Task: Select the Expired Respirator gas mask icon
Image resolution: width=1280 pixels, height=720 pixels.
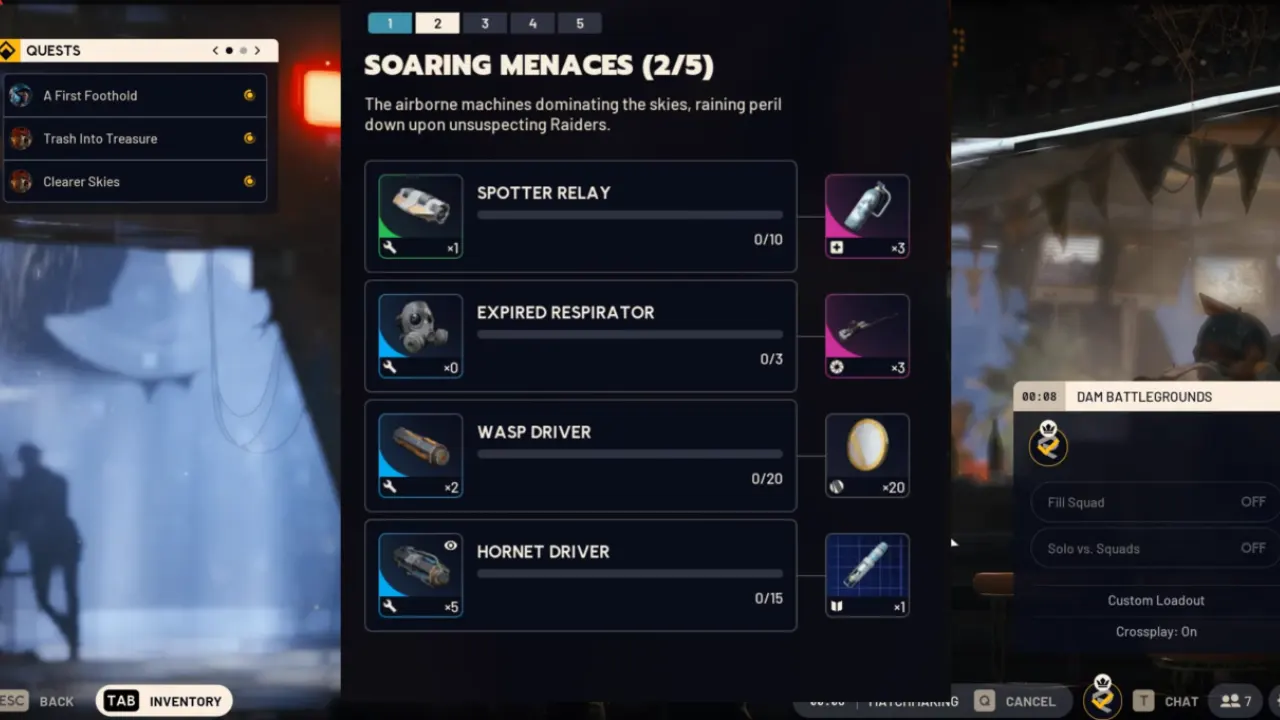Action: (x=419, y=335)
